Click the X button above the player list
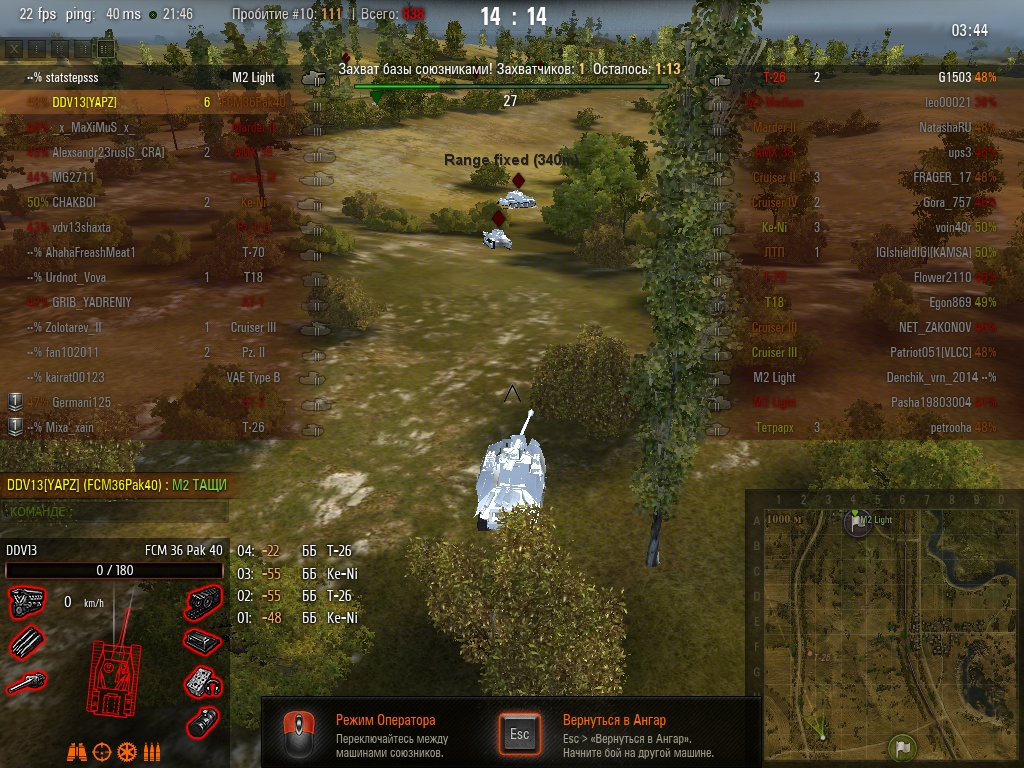The height and width of the screenshot is (768, 1024). (14, 47)
